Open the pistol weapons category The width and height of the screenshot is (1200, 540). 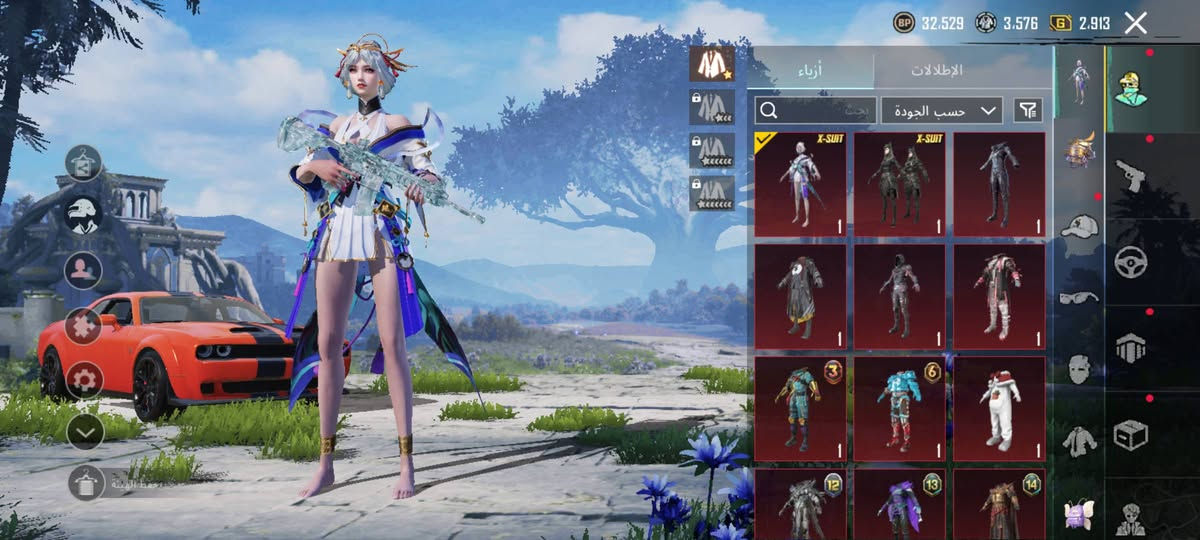click(1130, 176)
